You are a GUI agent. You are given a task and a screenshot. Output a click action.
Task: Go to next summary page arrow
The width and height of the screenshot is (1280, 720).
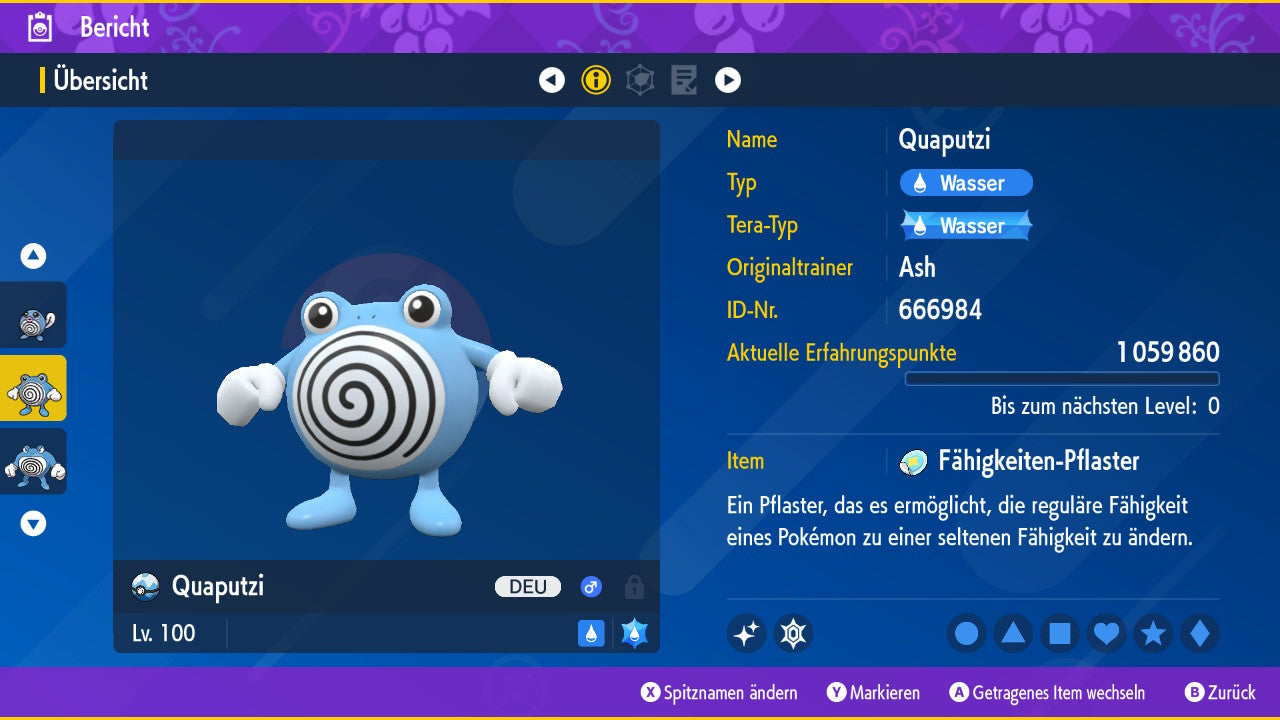tap(728, 80)
